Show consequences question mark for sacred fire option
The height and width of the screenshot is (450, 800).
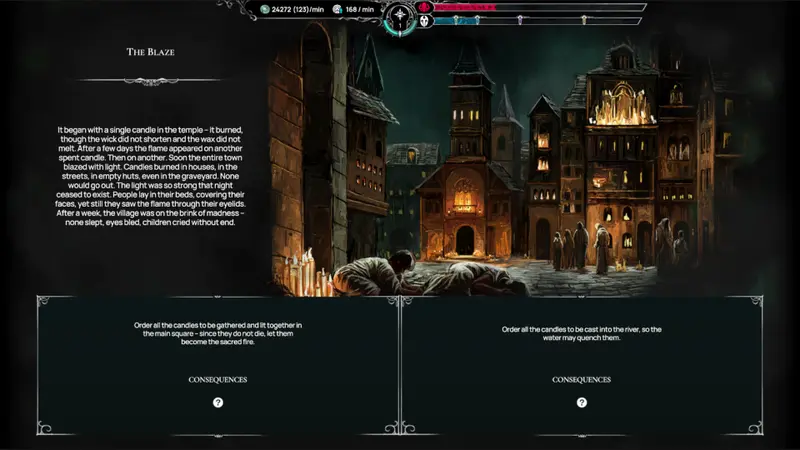pyautogui.click(x=218, y=402)
